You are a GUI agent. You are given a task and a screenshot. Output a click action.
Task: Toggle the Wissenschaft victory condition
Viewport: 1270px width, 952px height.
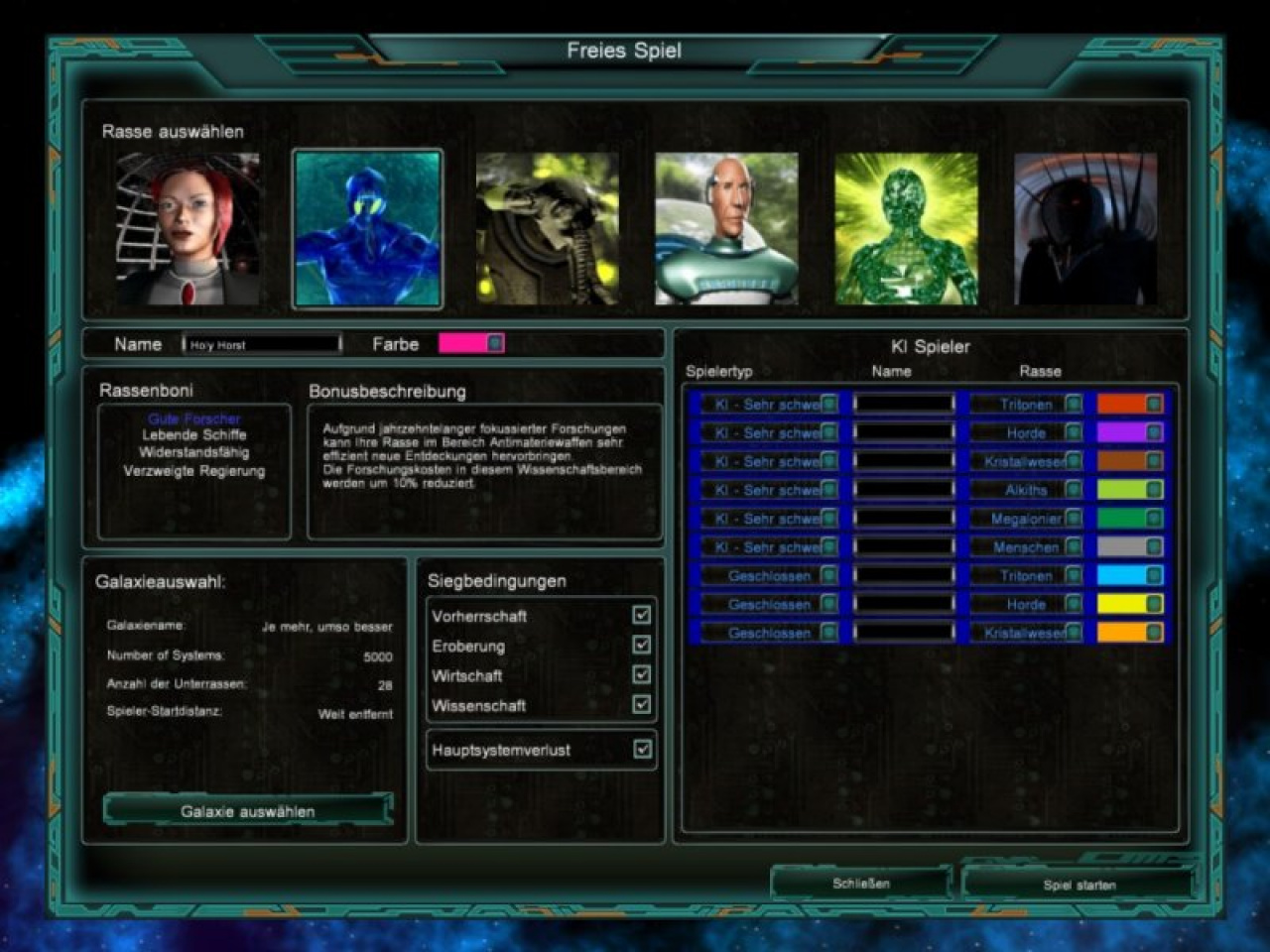click(642, 704)
